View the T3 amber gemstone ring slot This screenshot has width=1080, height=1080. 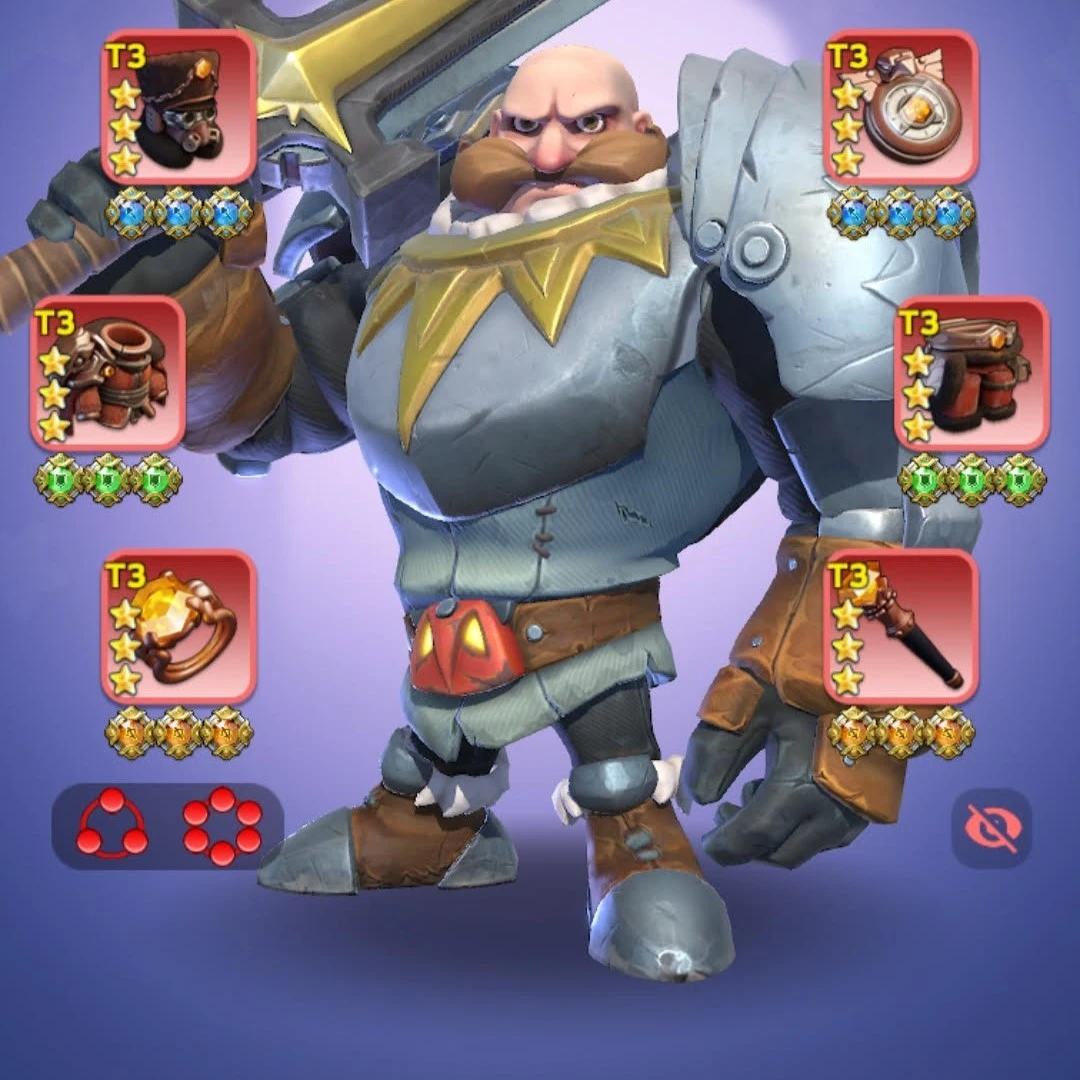(x=179, y=627)
